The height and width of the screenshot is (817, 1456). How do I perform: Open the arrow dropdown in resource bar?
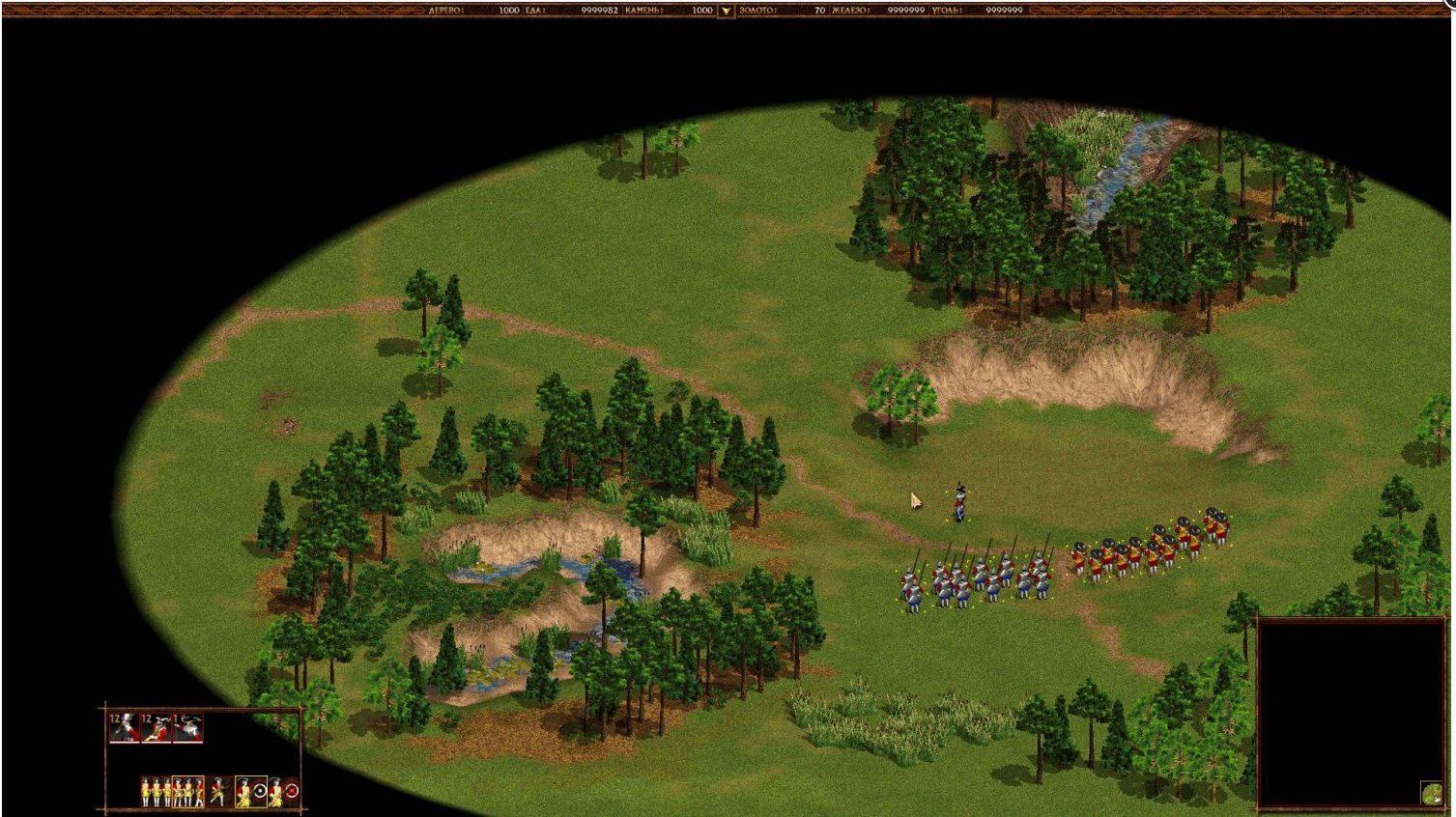click(x=726, y=11)
